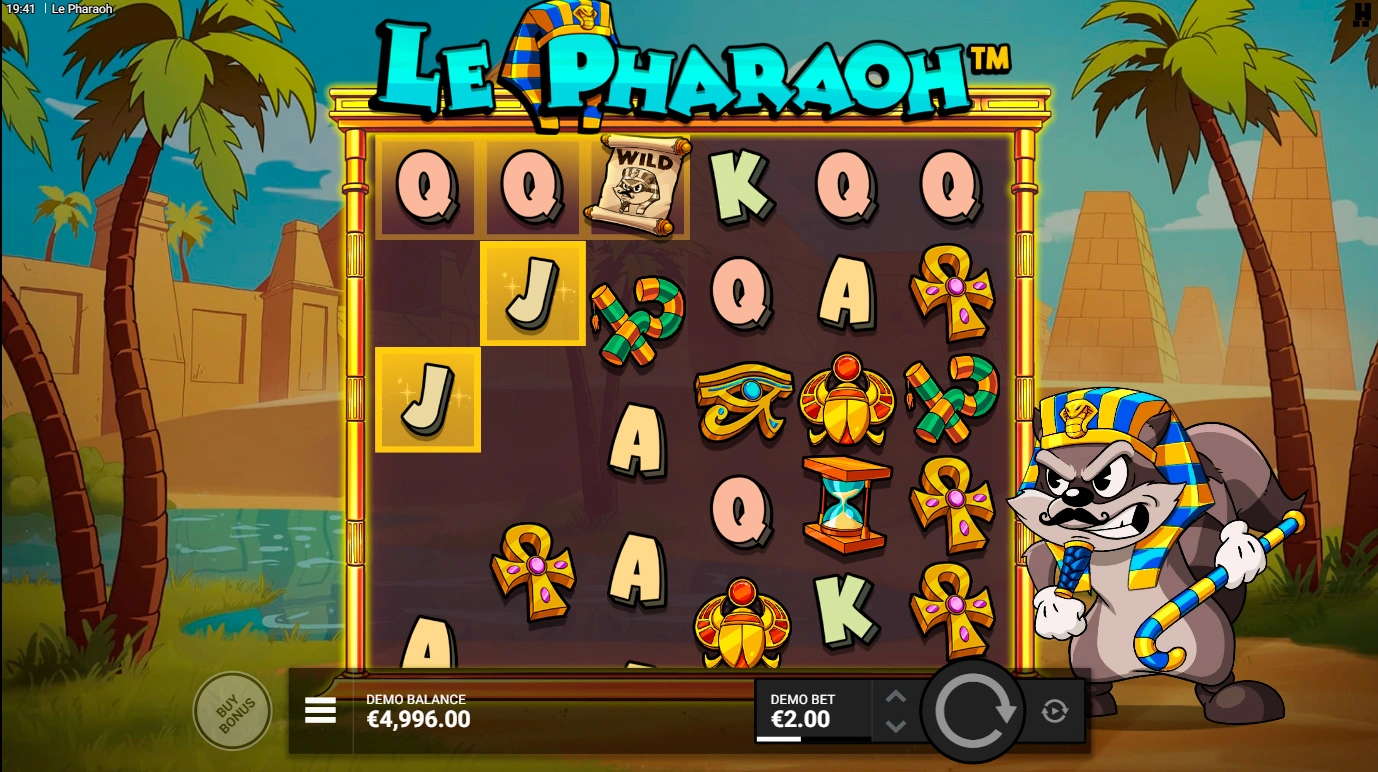Click the hourglass symbol

coord(844,502)
